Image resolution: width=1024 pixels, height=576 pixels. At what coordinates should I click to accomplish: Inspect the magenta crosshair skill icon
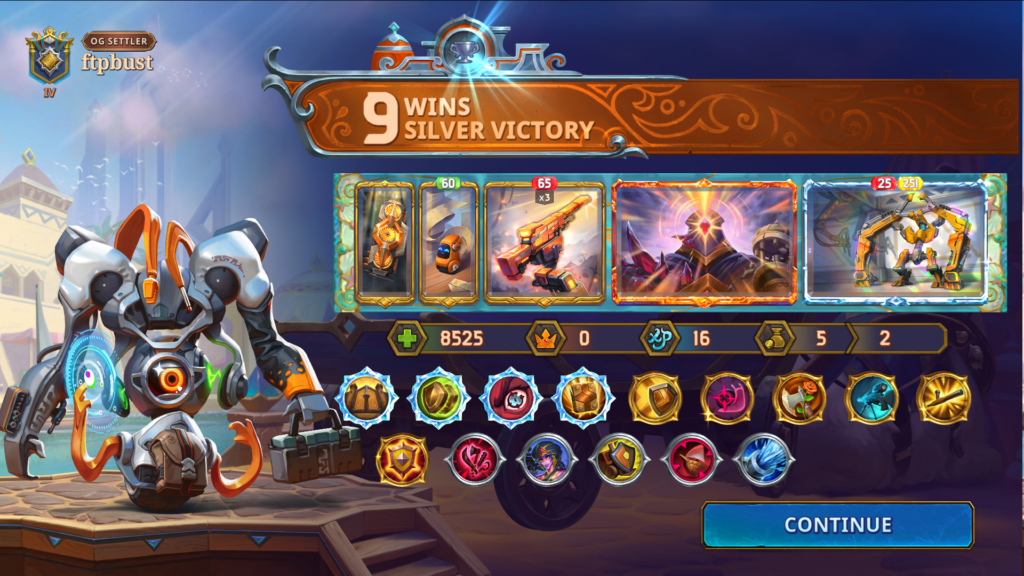(x=726, y=398)
